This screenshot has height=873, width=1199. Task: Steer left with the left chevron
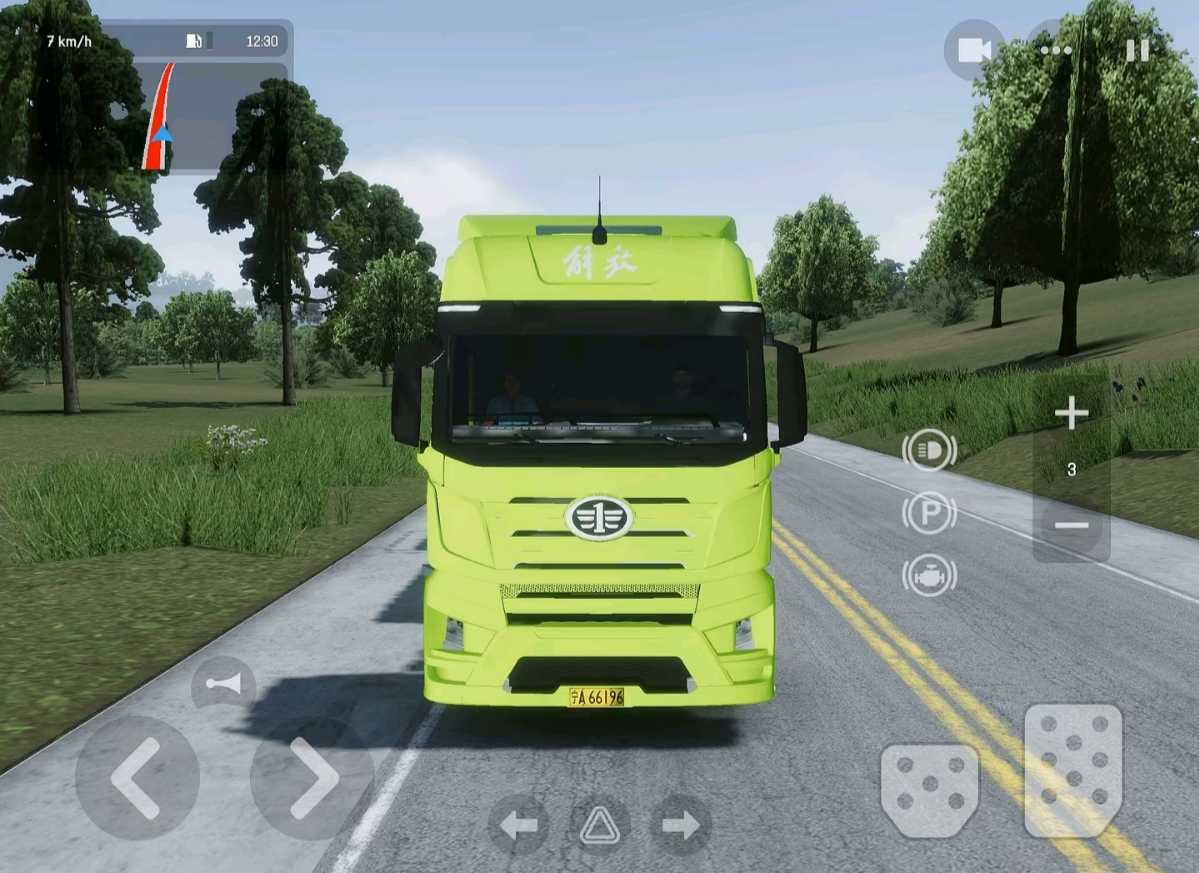pyautogui.click(x=137, y=778)
